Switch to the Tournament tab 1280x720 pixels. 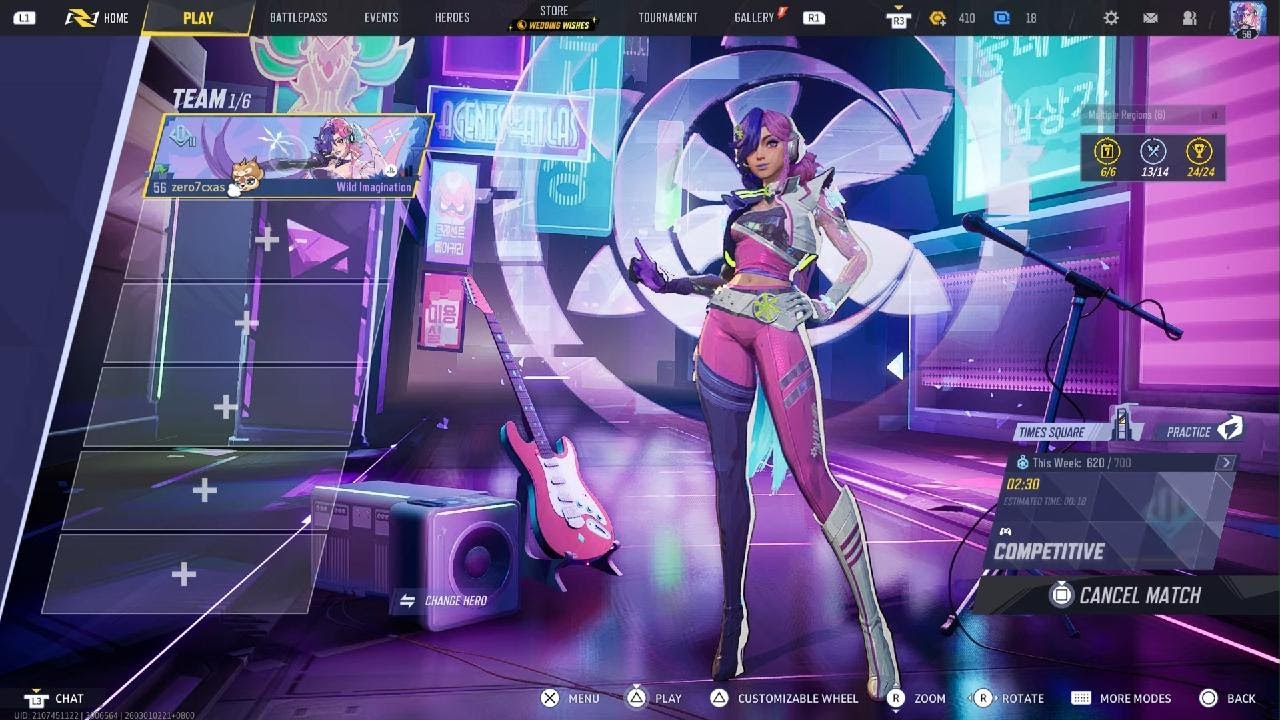click(x=668, y=18)
